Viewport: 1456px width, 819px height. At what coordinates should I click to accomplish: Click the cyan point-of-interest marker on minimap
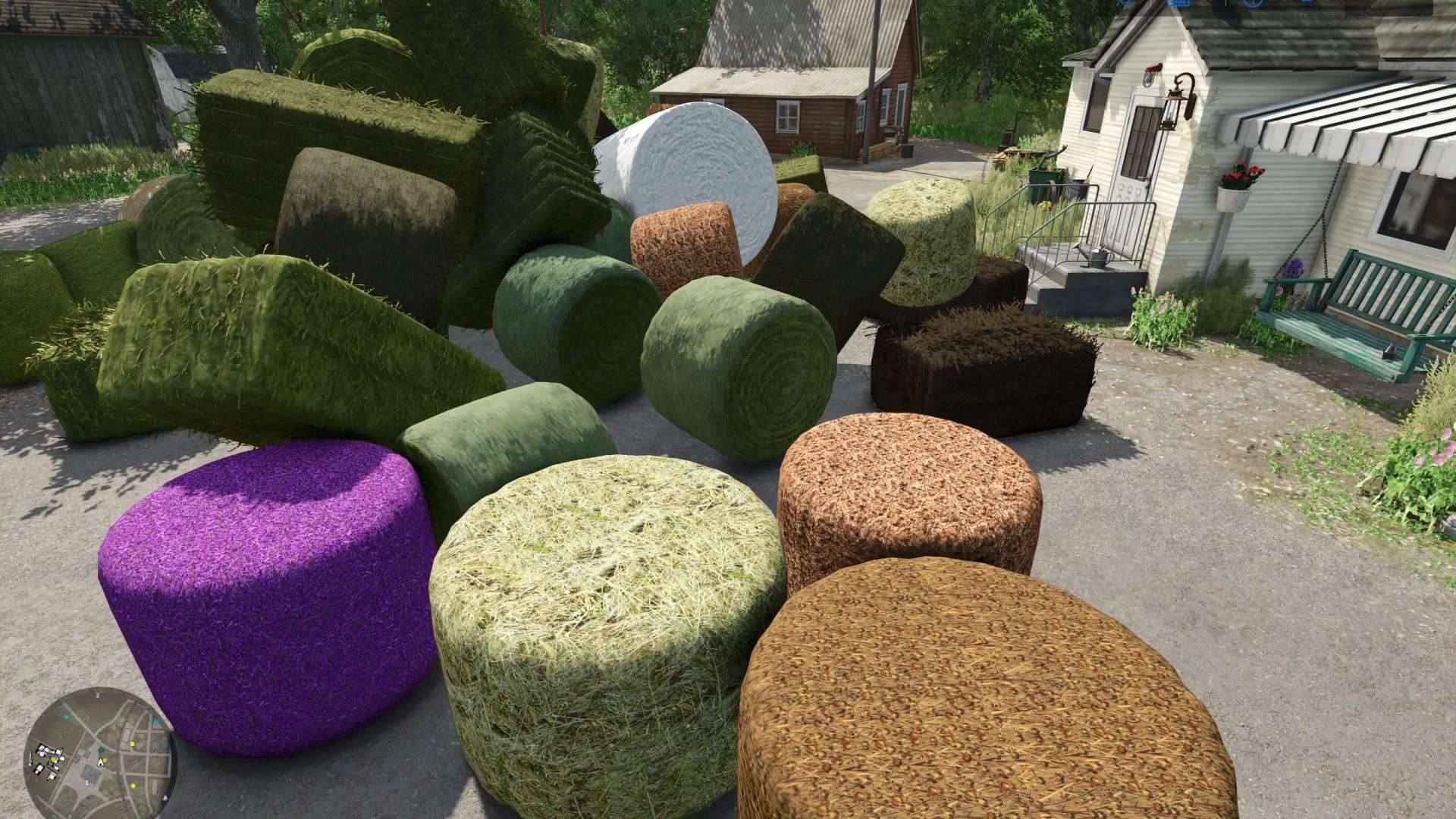pyautogui.click(x=67, y=717)
